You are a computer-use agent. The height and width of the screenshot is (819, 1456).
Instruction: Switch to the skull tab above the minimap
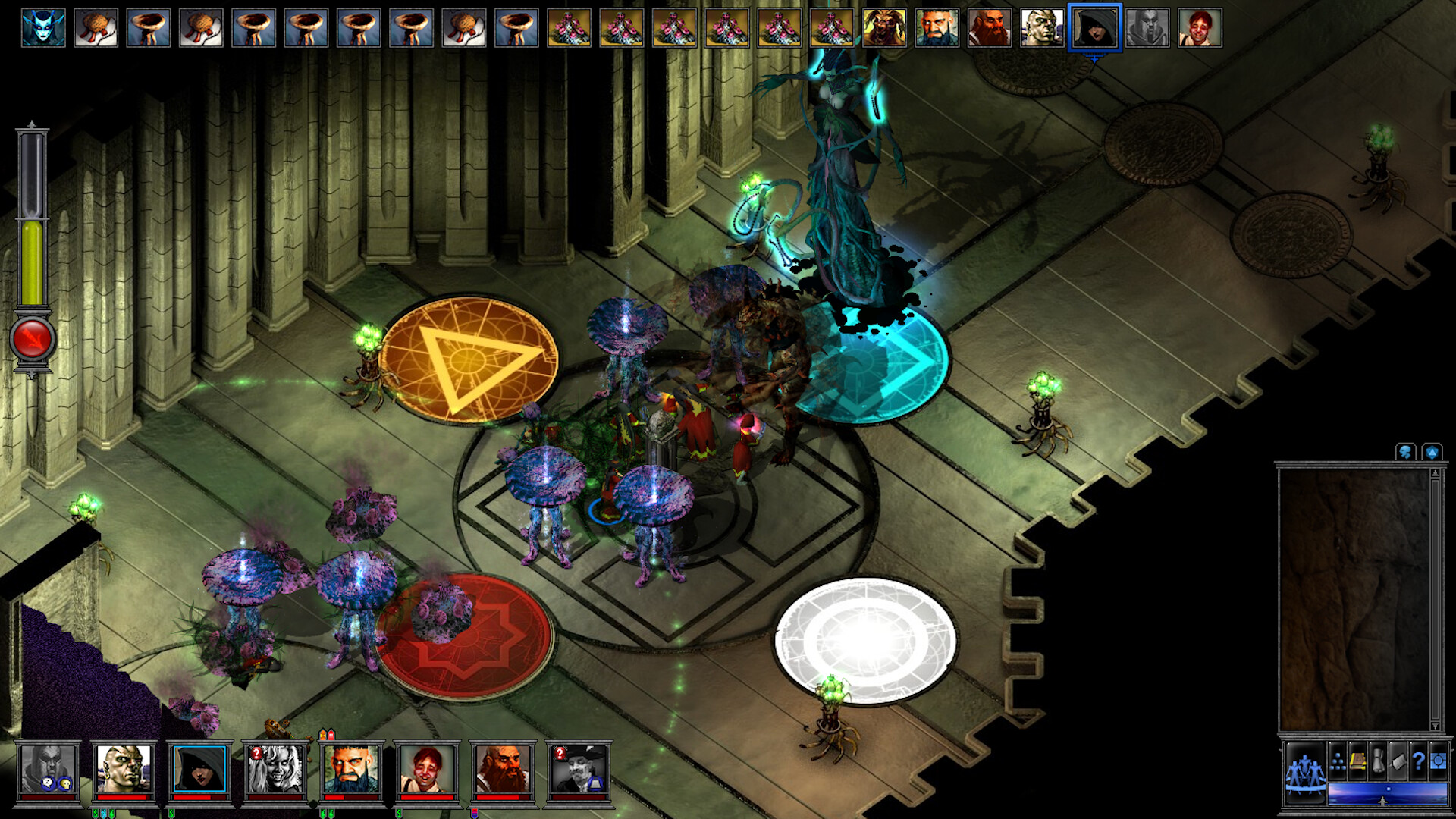1407,453
